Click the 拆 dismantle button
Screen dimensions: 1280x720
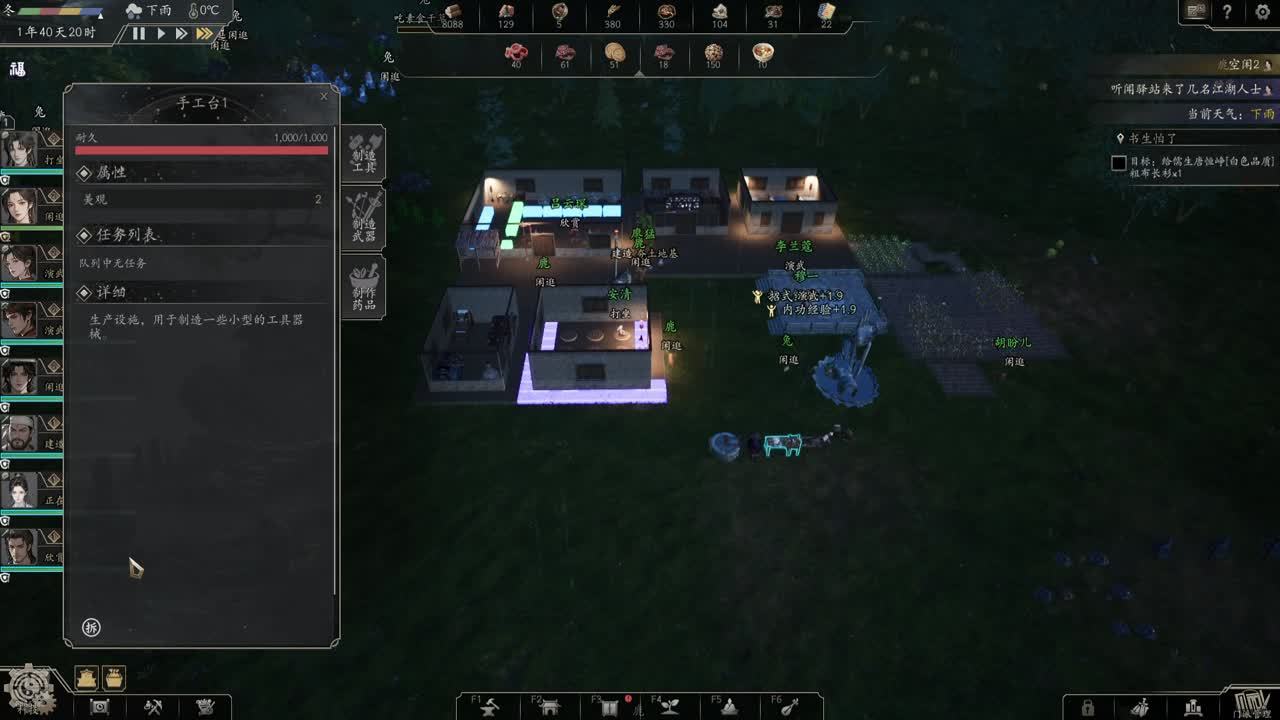(x=92, y=627)
